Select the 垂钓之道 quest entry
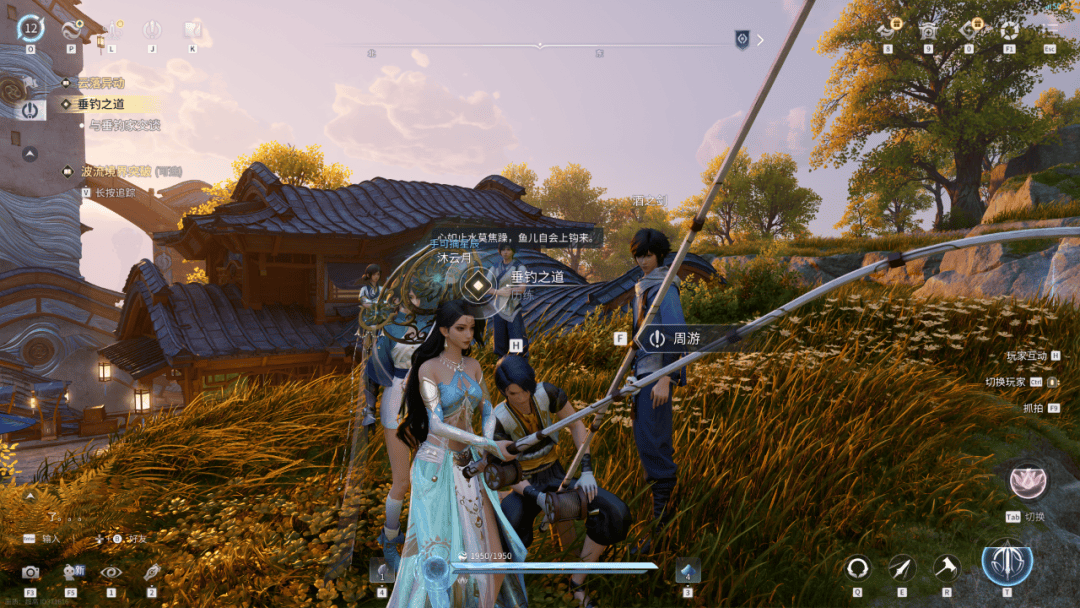 [101, 104]
